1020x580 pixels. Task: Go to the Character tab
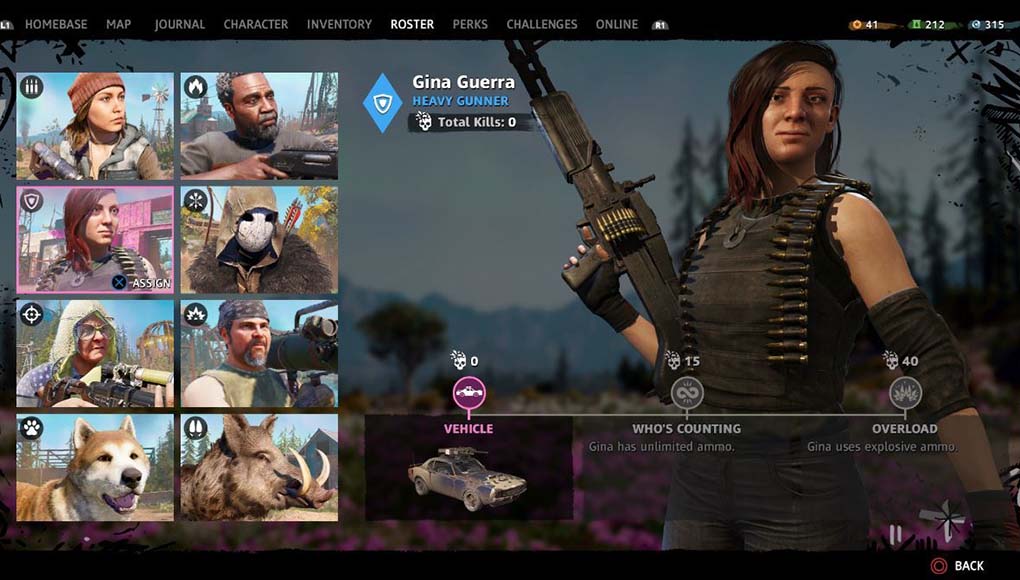click(x=256, y=24)
